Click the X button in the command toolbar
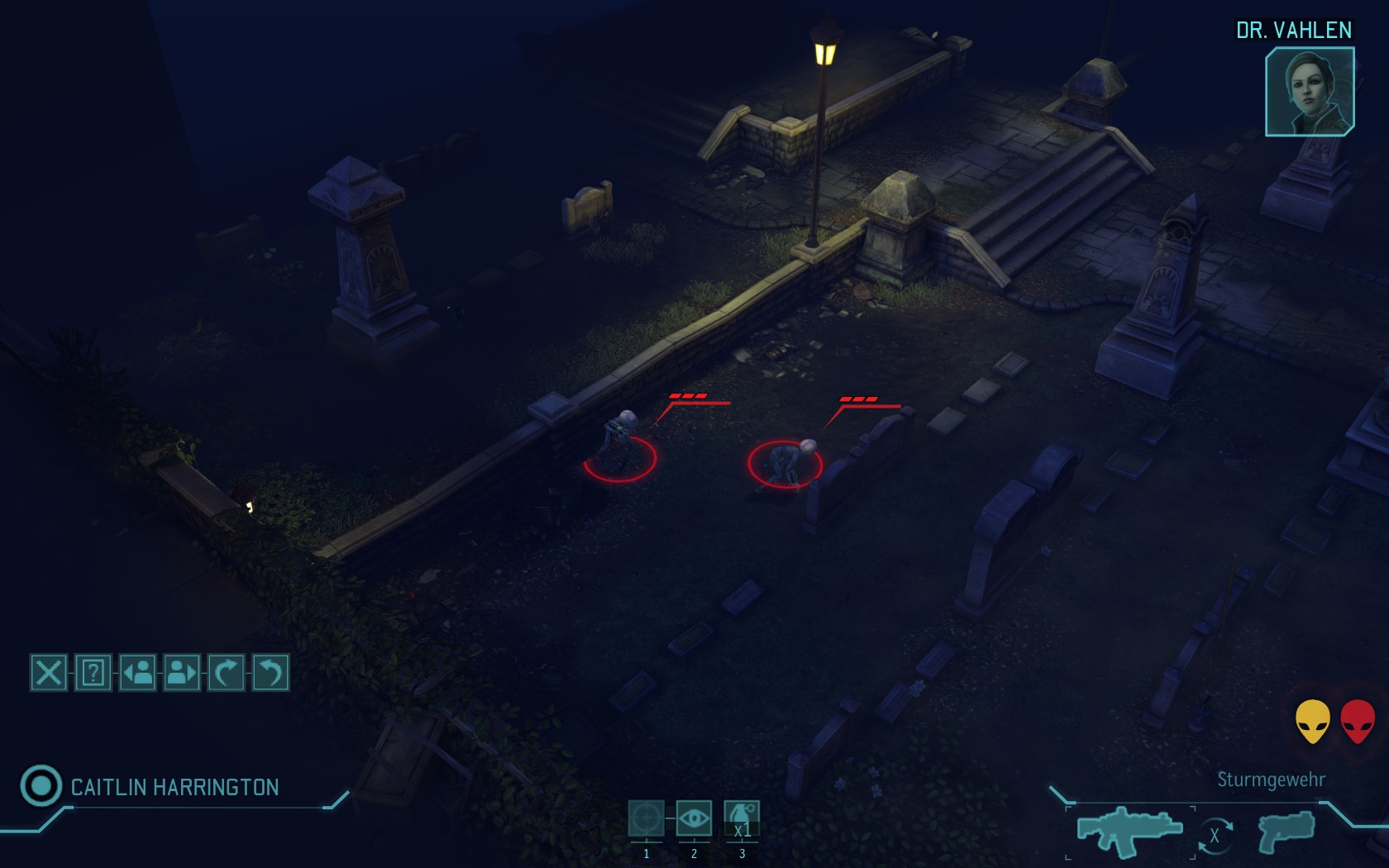This screenshot has width=1389, height=868. pyautogui.click(x=49, y=673)
